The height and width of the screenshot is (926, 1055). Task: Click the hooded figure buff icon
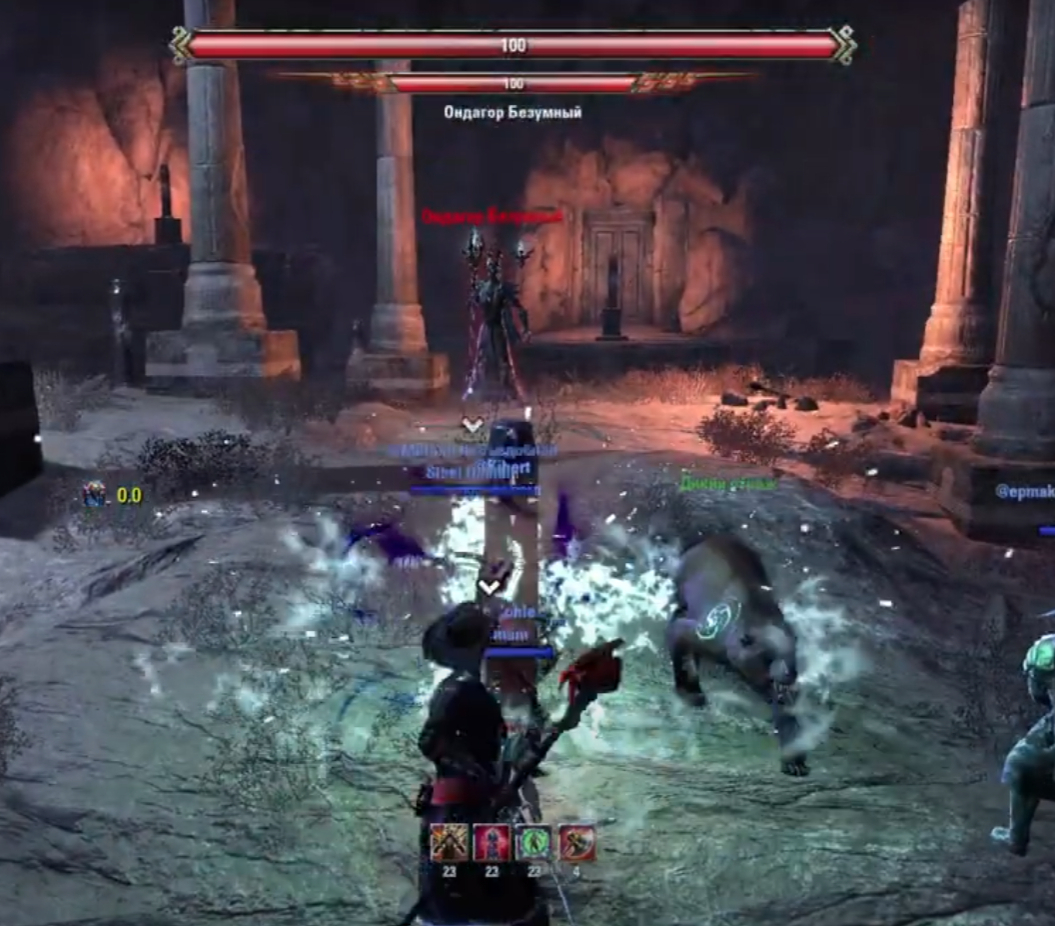[449, 842]
